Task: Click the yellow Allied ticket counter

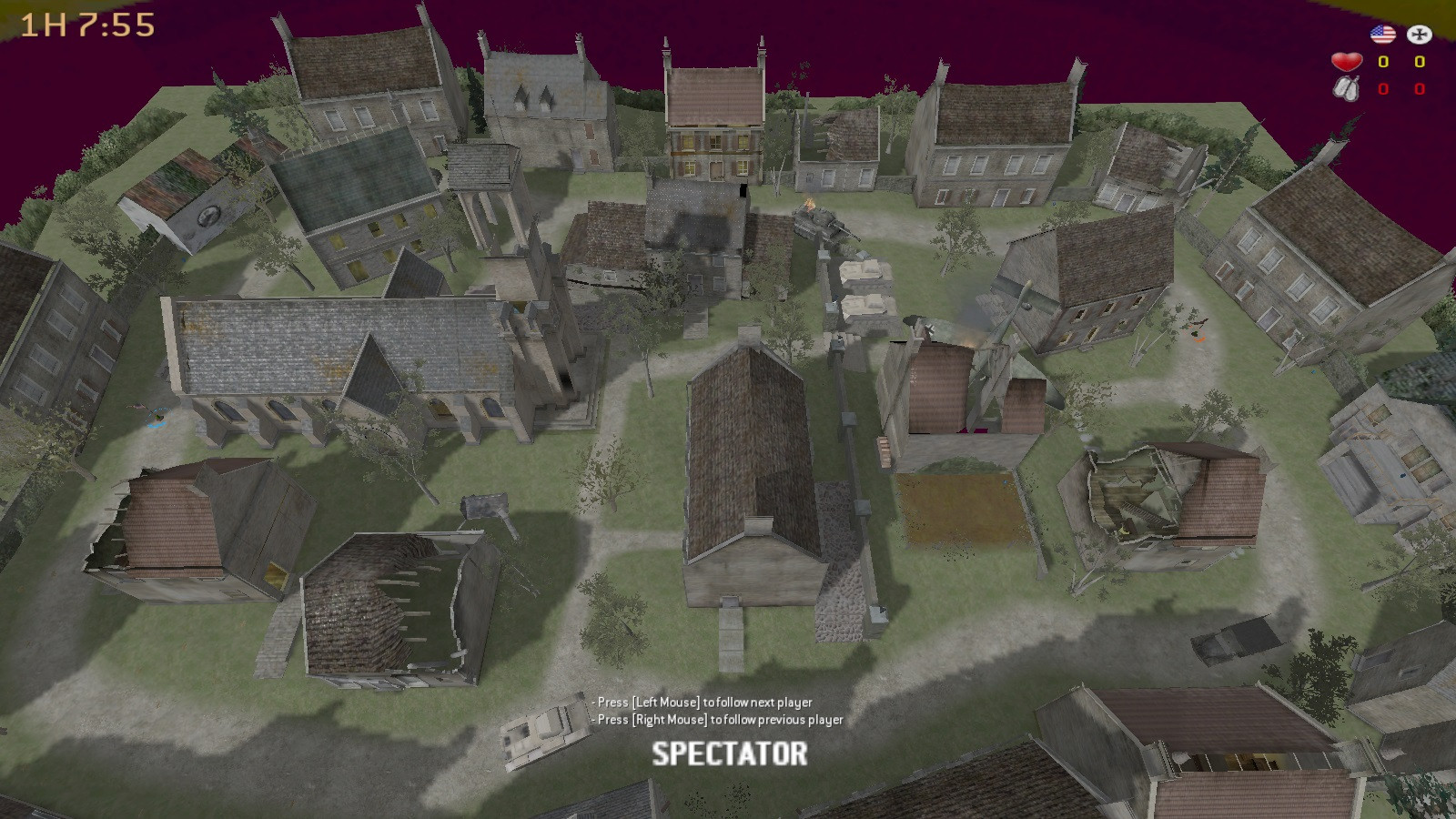Action: 1383,62
